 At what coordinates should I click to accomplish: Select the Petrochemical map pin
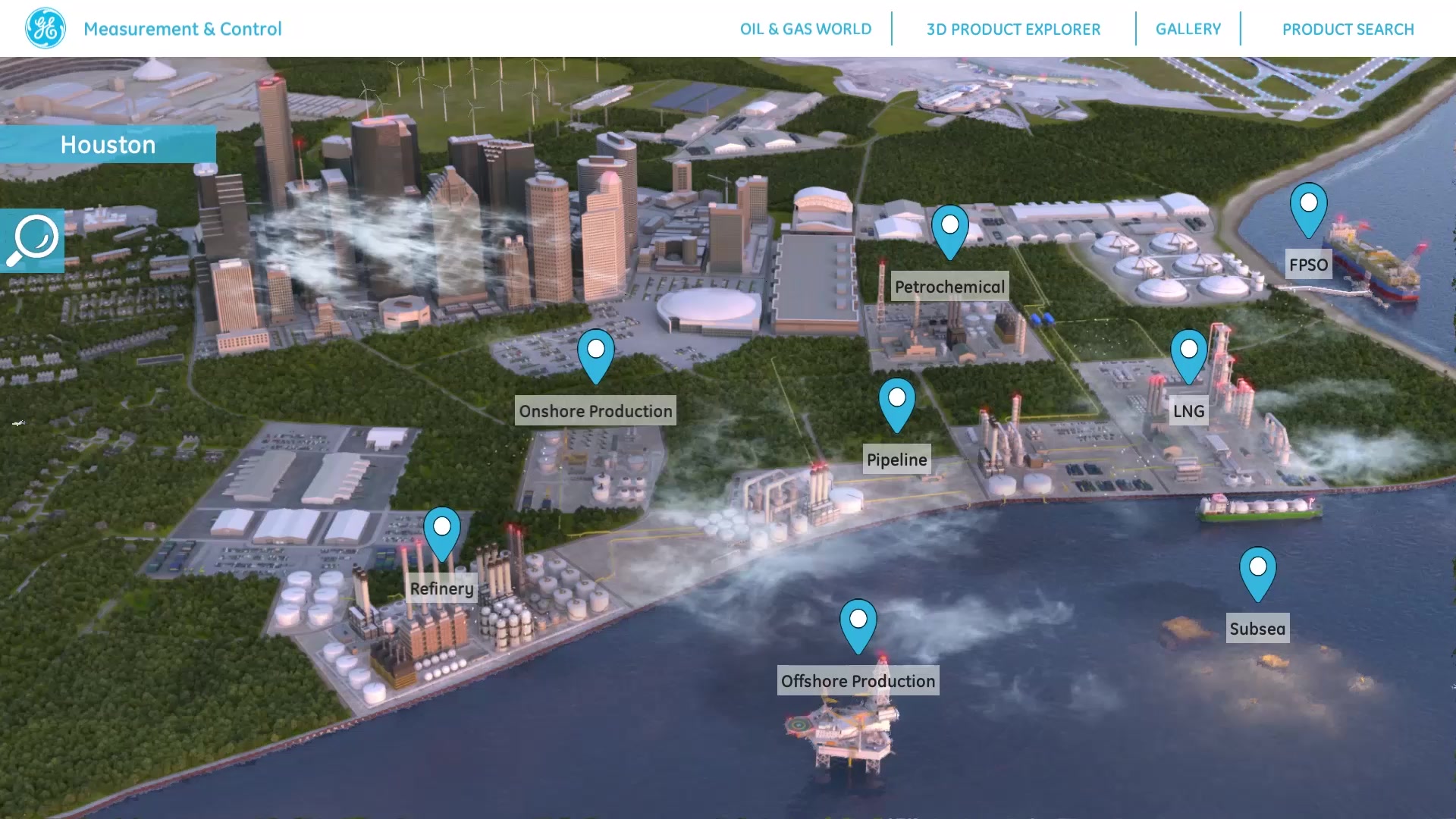950,227
